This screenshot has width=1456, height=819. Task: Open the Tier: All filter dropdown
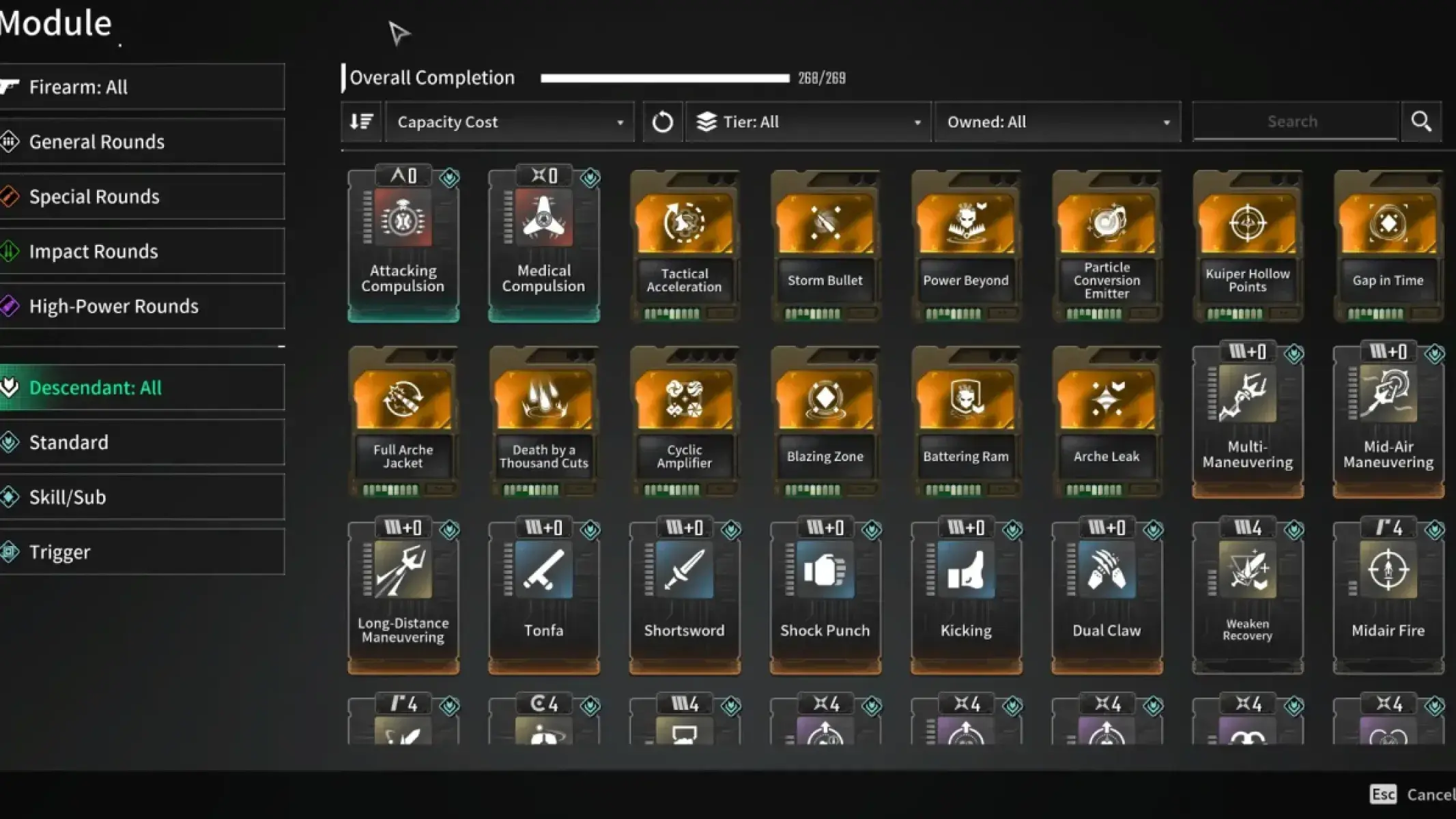point(809,121)
